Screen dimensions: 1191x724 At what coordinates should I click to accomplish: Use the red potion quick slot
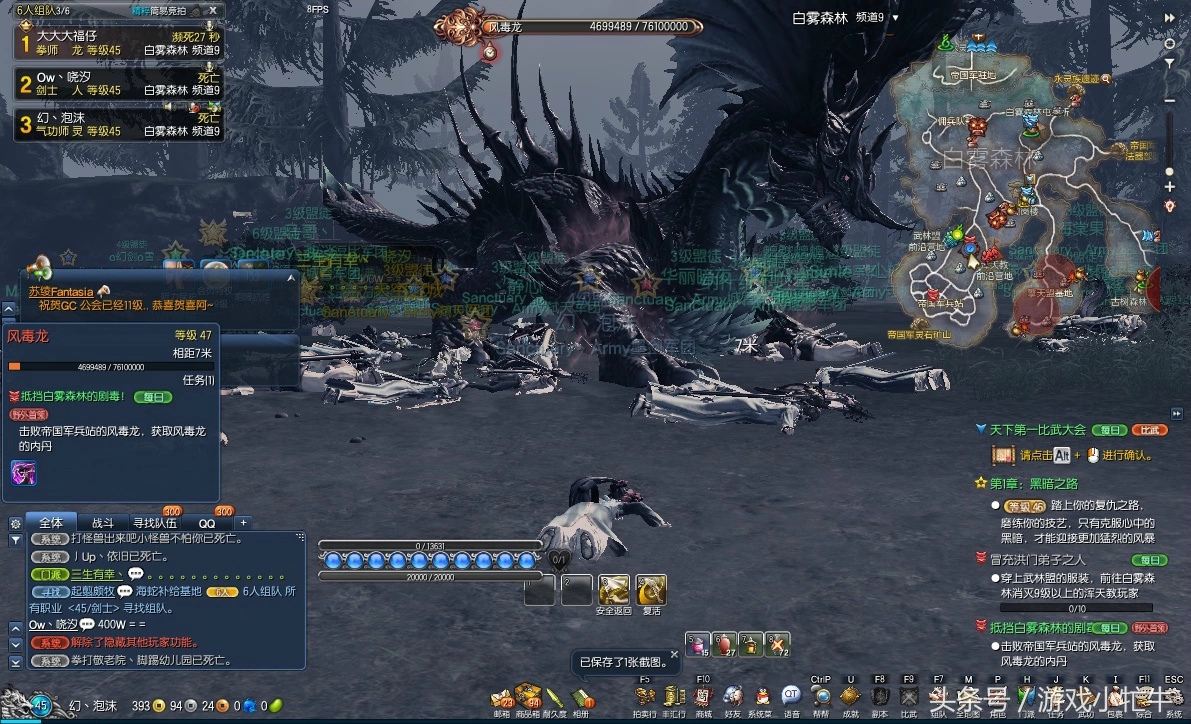pyautogui.click(x=724, y=645)
